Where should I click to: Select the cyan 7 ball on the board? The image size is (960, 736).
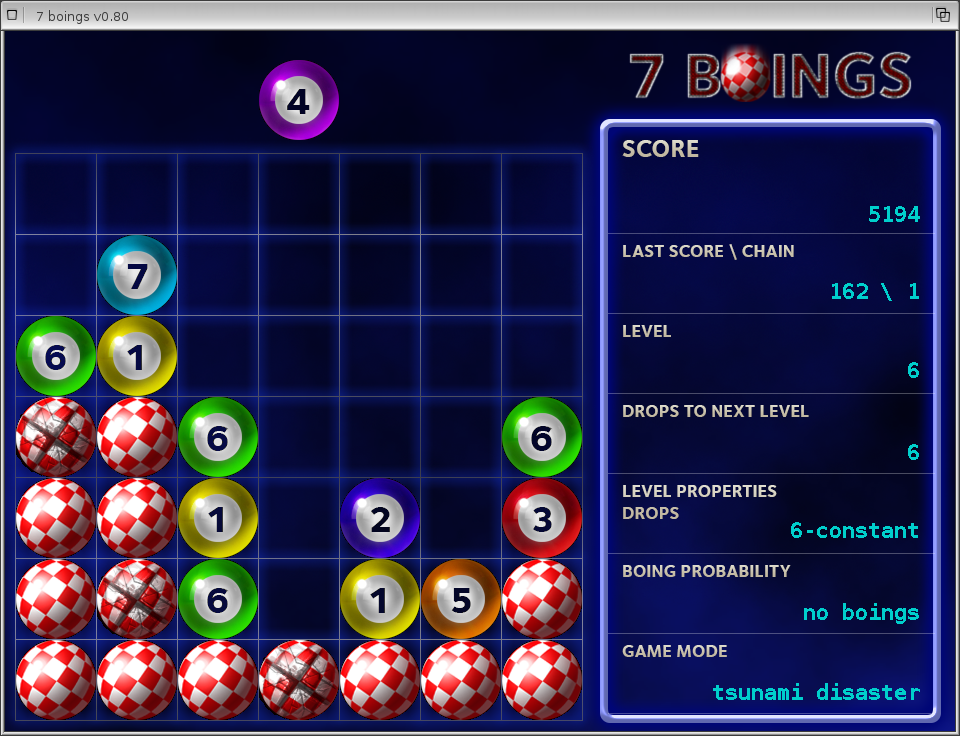click(137, 275)
